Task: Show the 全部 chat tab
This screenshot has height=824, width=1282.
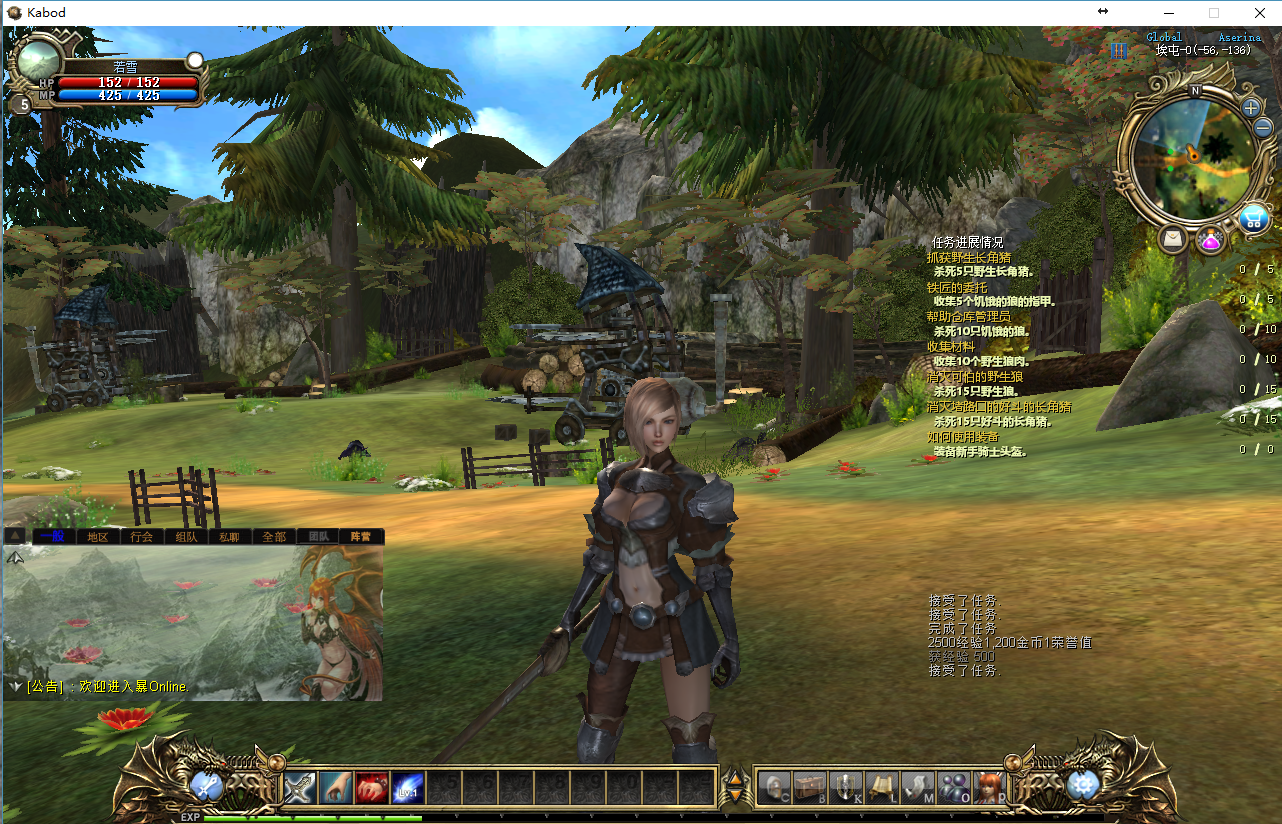Action: pyautogui.click(x=273, y=537)
